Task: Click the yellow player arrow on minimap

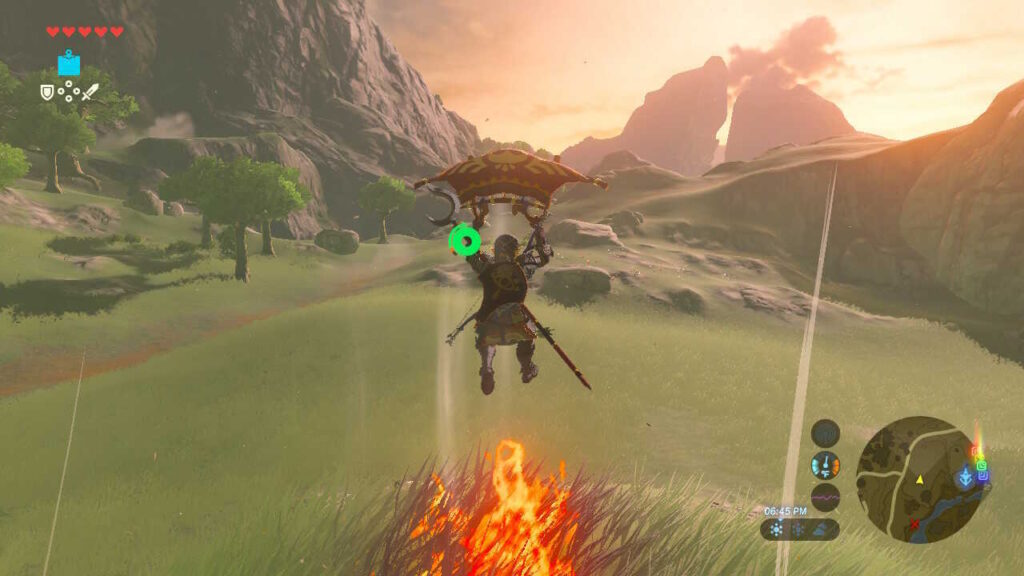Action: click(919, 480)
